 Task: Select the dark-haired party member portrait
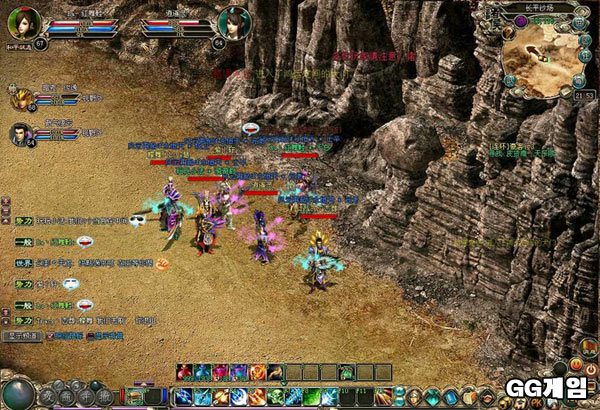coord(21,133)
